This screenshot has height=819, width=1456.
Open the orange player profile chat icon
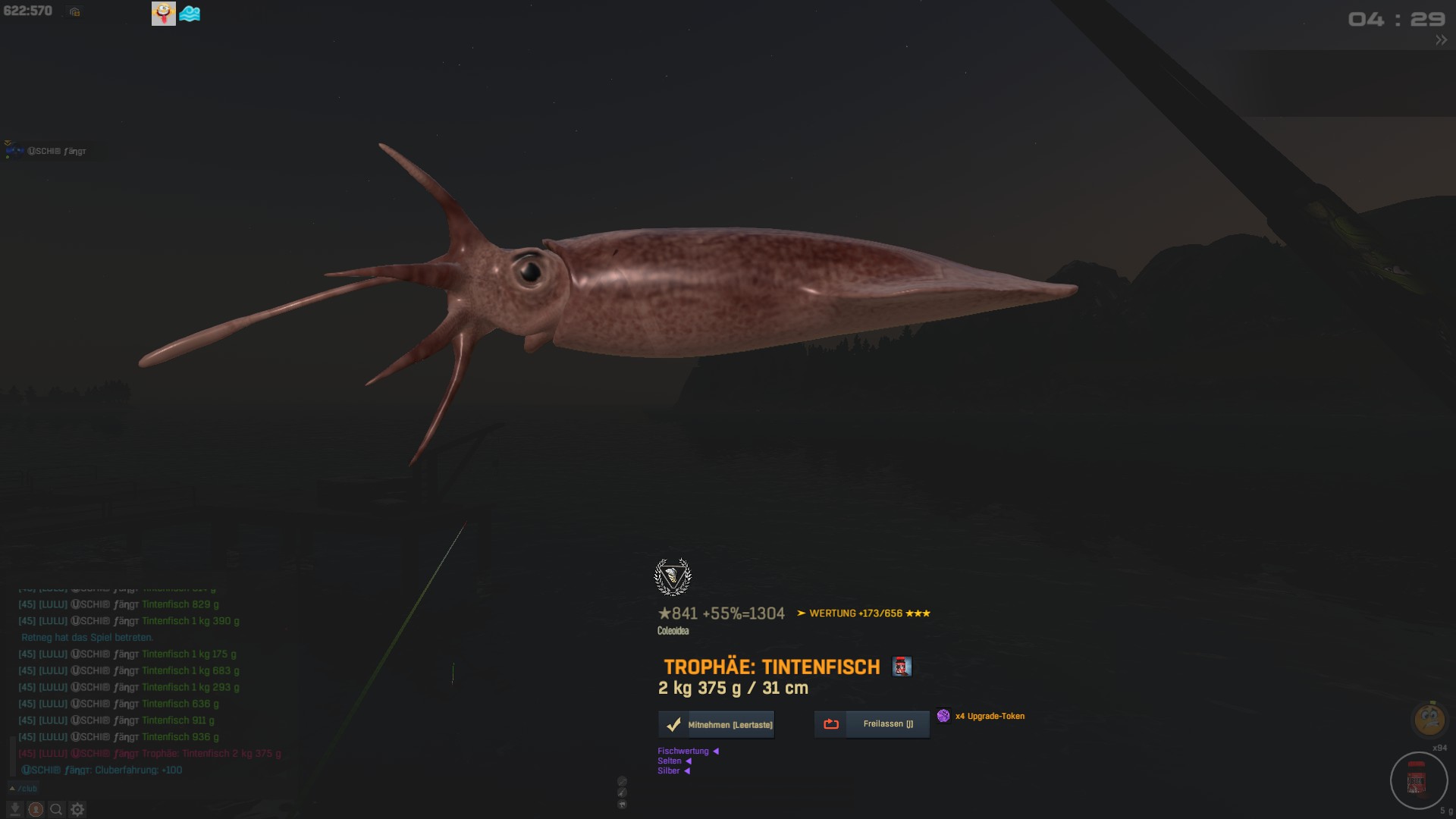point(35,810)
